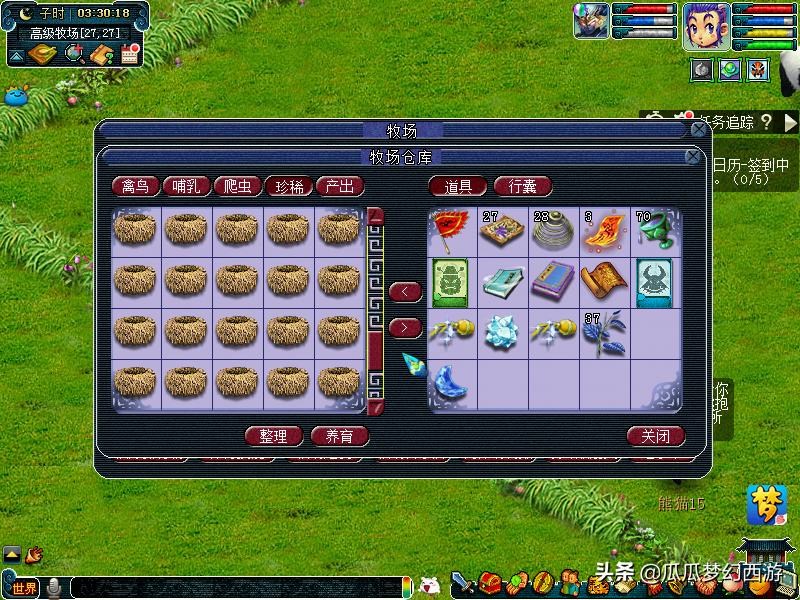Select the green goblet stack of 70
Viewport: 800px width, 600px height.
pyautogui.click(x=655, y=231)
